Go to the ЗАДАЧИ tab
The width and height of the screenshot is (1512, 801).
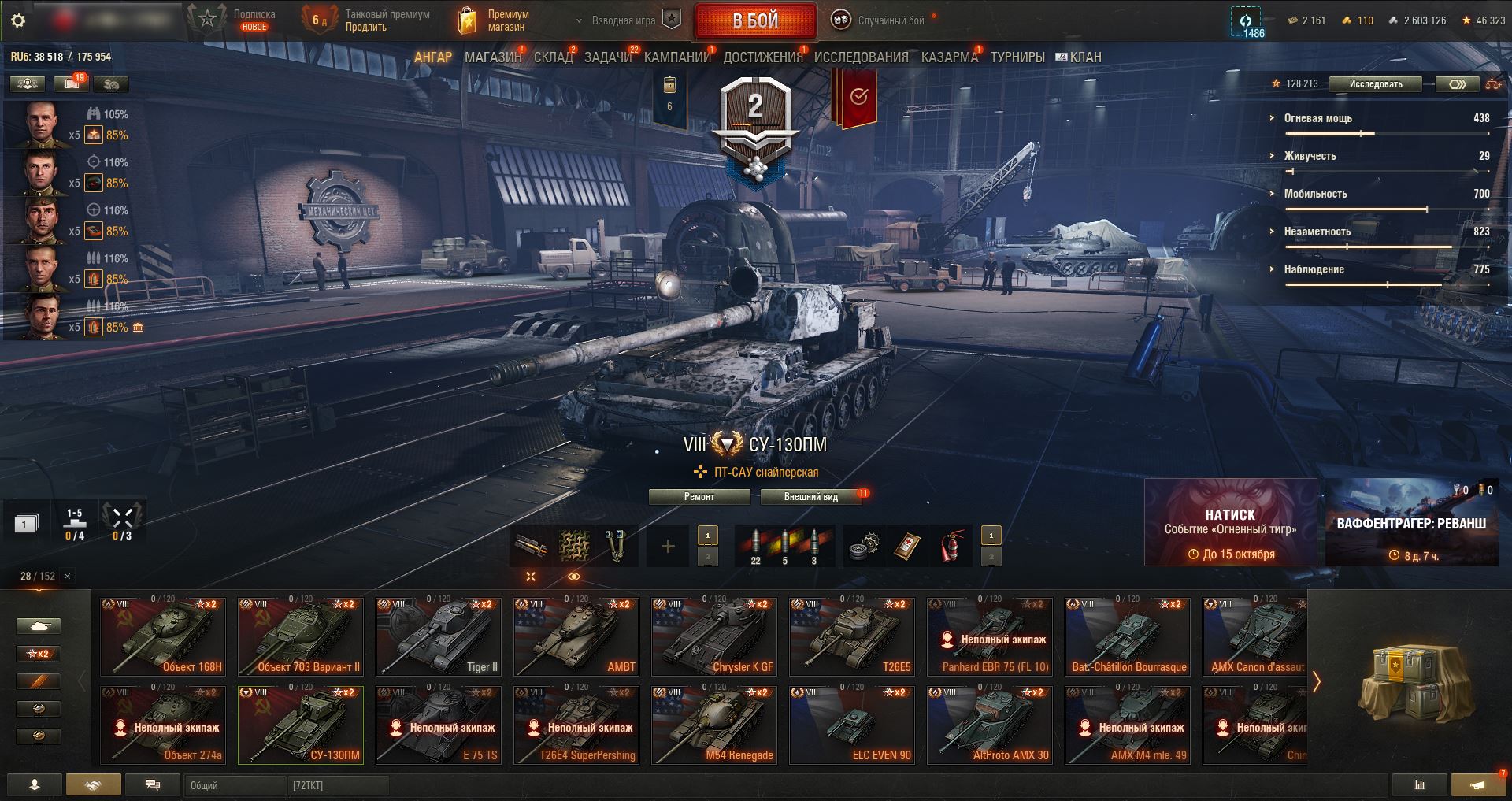(x=608, y=57)
